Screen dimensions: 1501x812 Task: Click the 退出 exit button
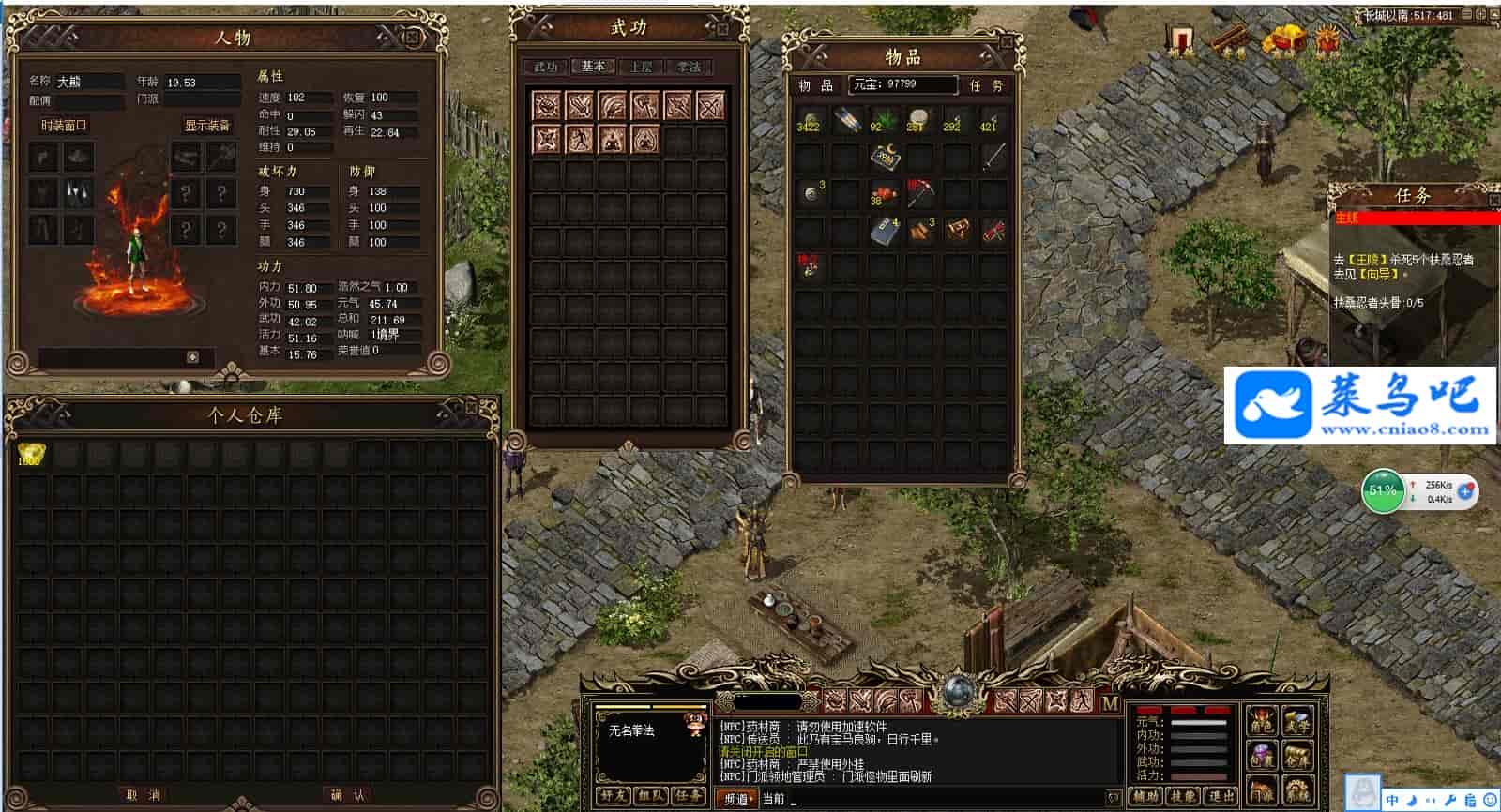click(x=1221, y=797)
